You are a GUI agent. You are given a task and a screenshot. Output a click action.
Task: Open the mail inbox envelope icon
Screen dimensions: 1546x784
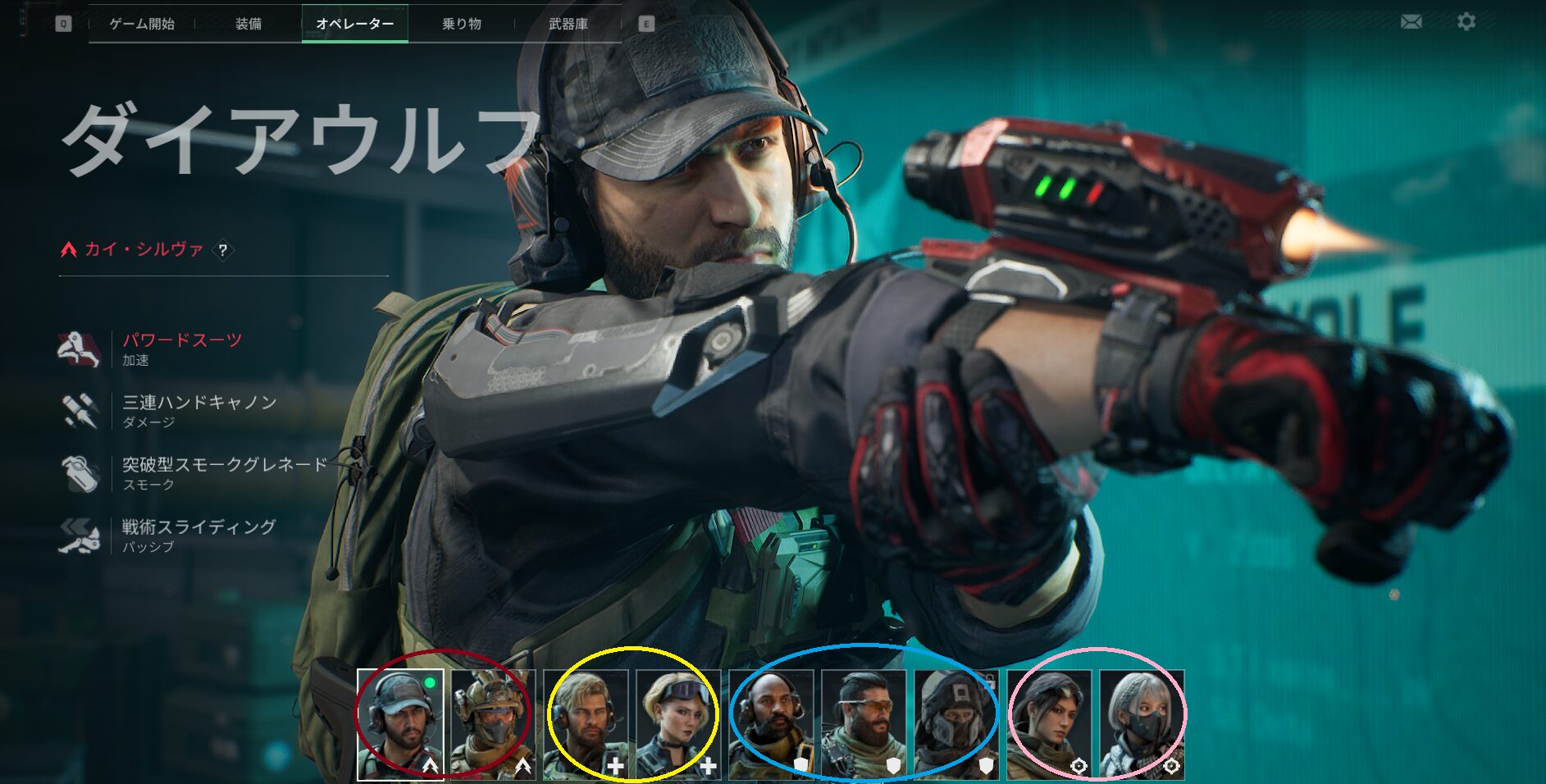tap(1411, 21)
